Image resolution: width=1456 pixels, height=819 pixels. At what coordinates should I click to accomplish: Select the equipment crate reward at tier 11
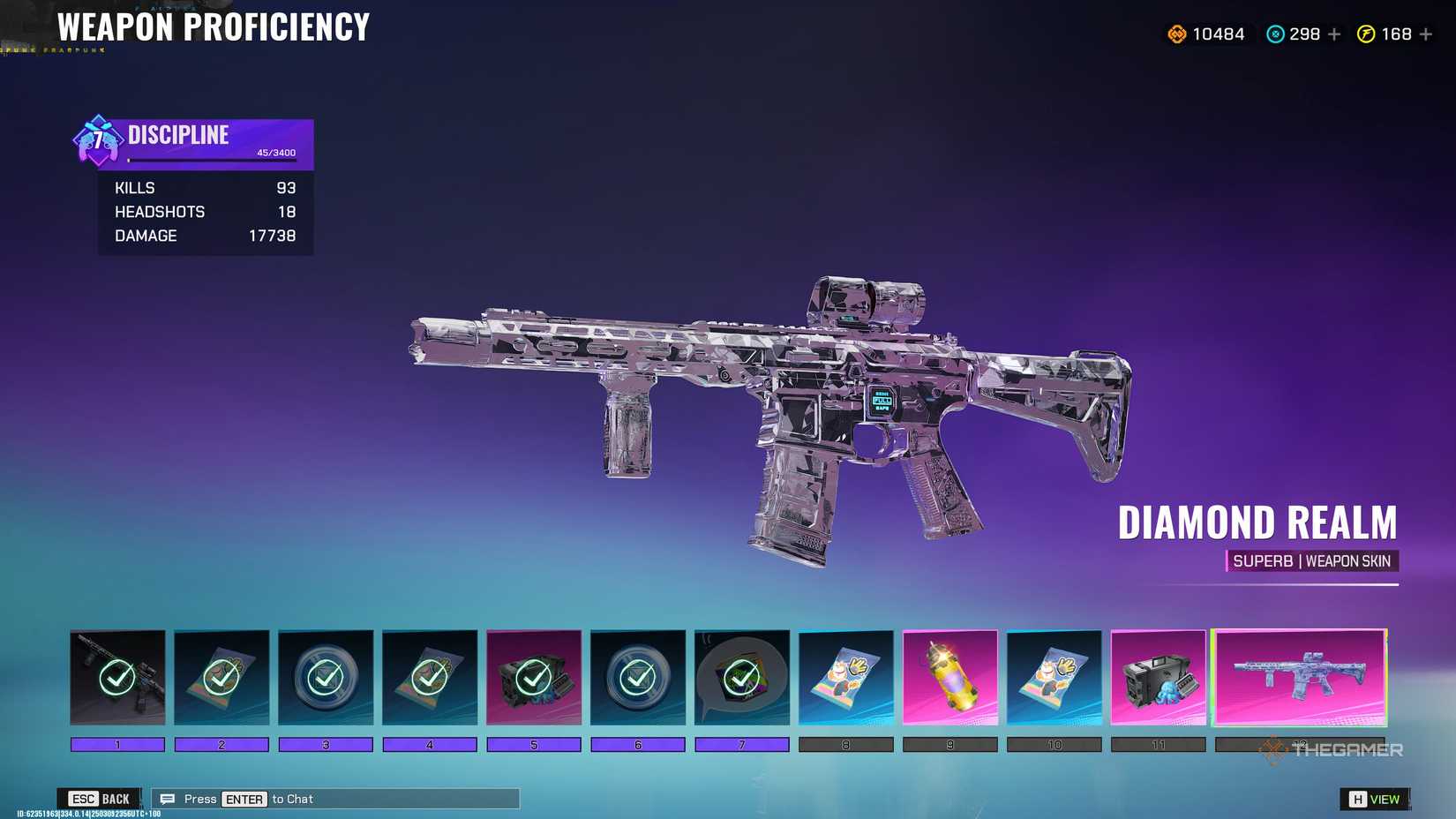click(1159, 678)
